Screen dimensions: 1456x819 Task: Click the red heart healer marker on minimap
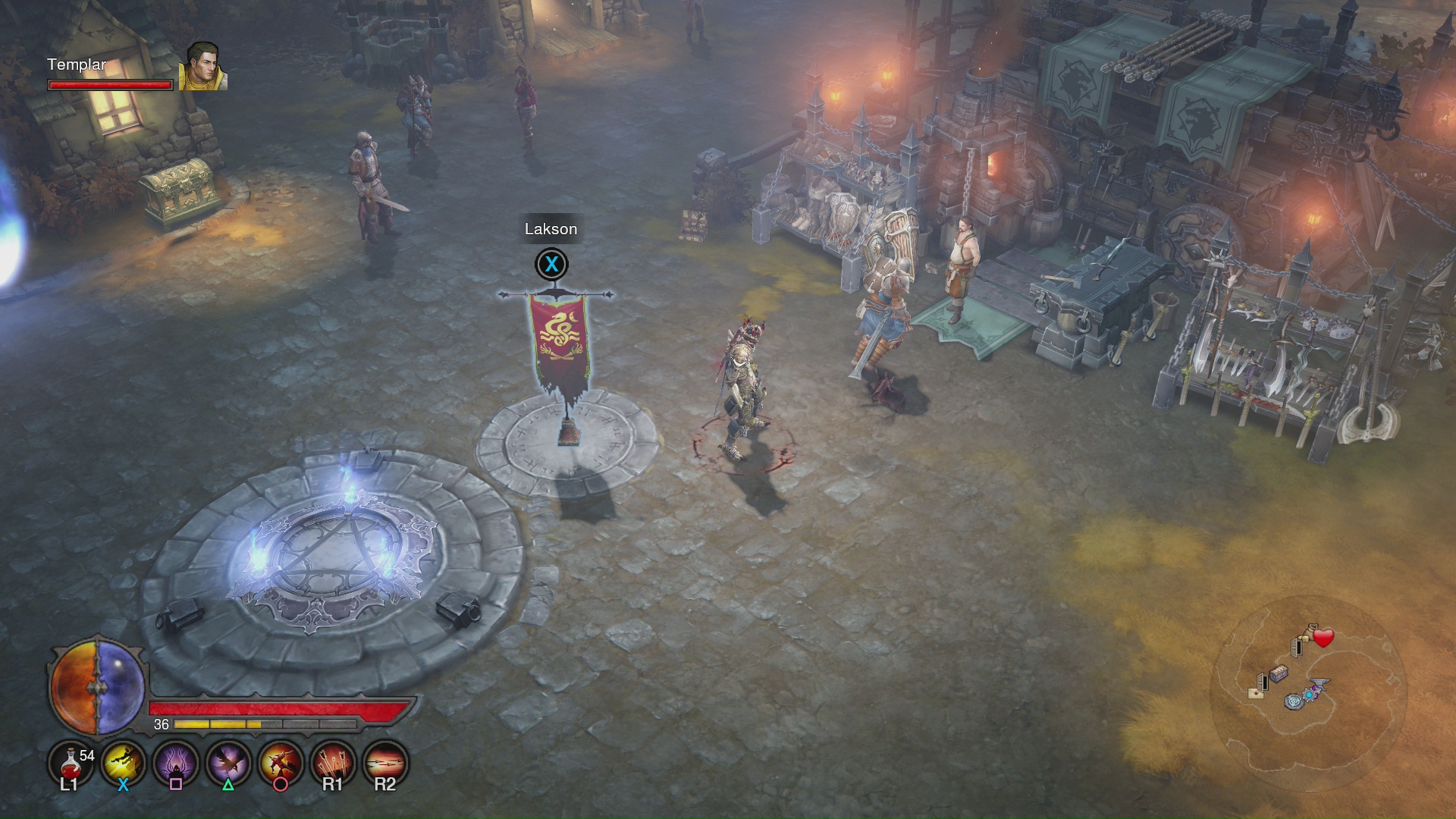(1323, 639)
